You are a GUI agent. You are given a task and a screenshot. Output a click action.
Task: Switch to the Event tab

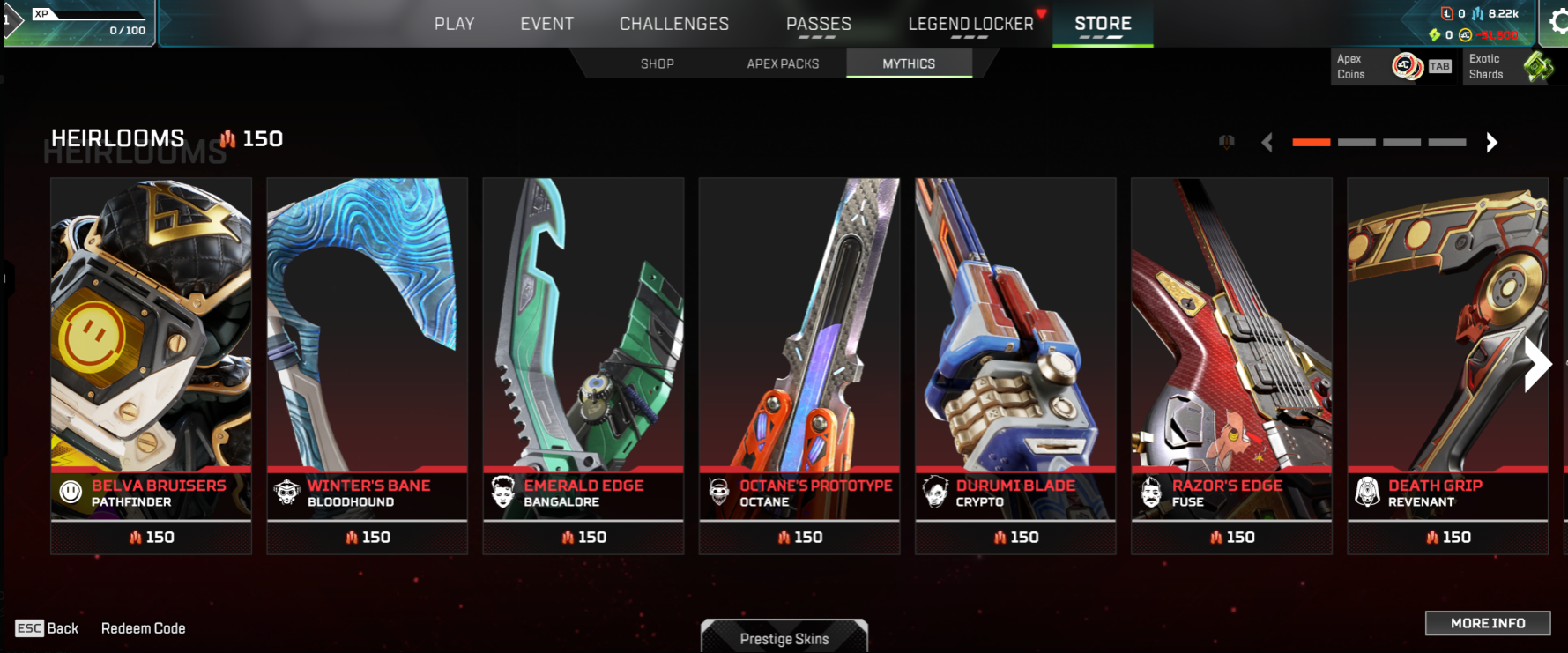tap(546, 24)
